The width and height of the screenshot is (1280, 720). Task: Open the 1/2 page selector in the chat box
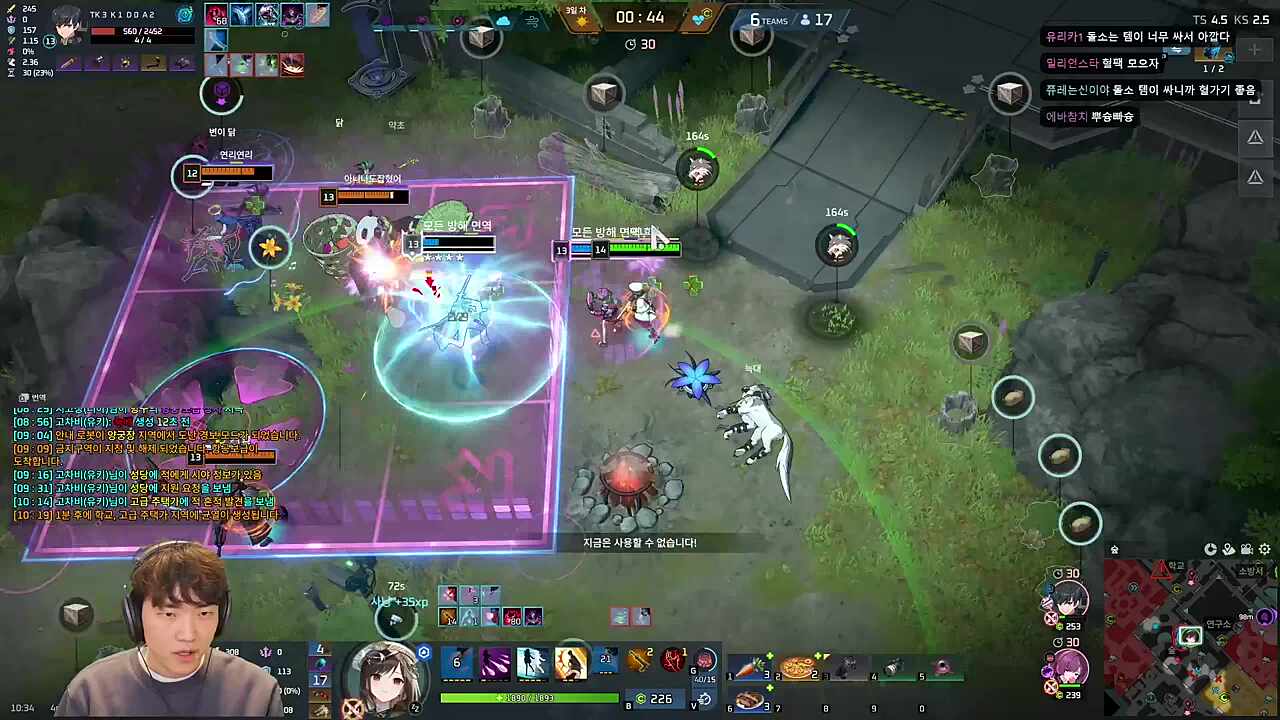click(x=1214, y=67)
